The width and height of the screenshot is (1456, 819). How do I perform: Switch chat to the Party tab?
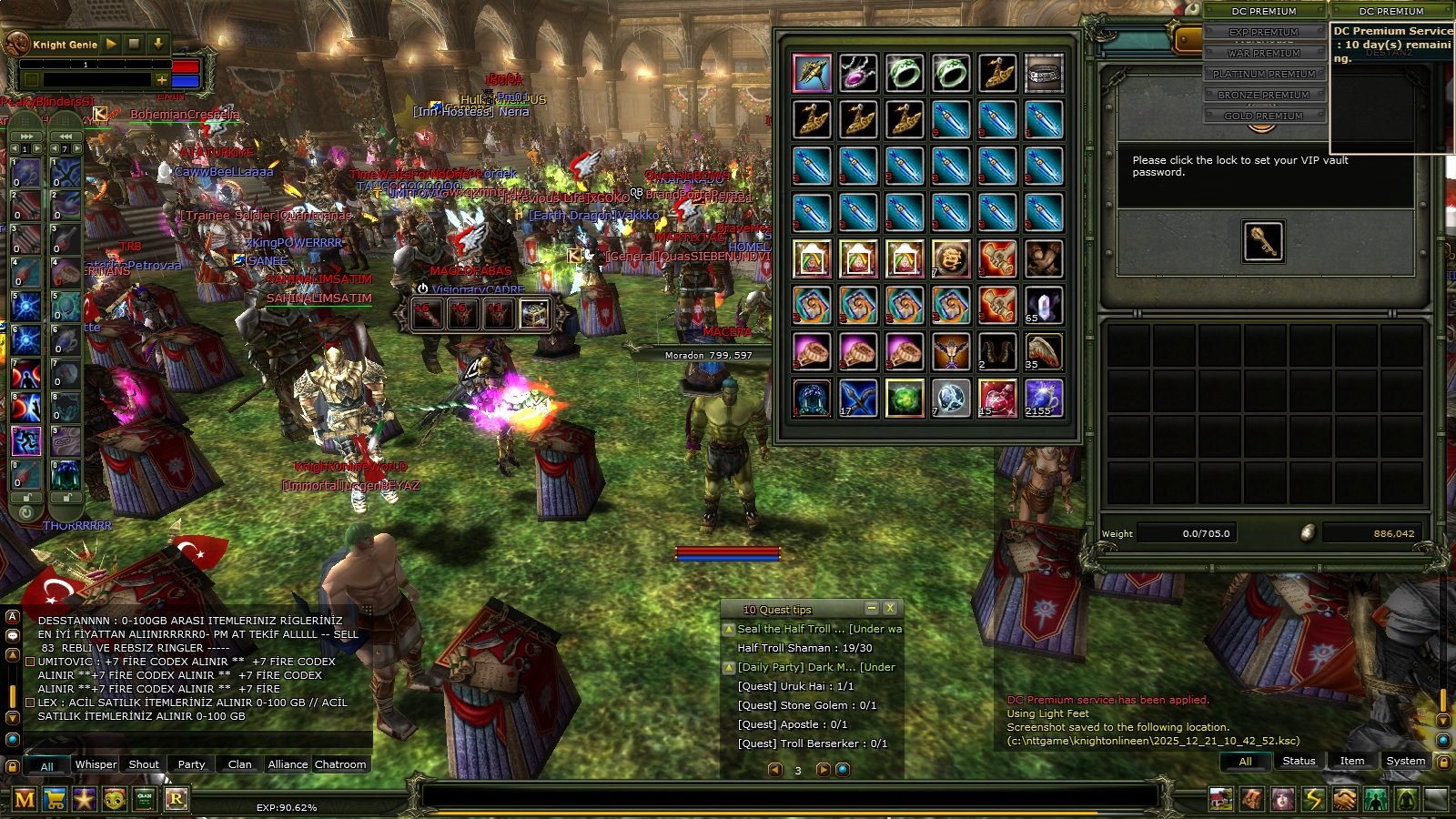click(x=191, y=764)
